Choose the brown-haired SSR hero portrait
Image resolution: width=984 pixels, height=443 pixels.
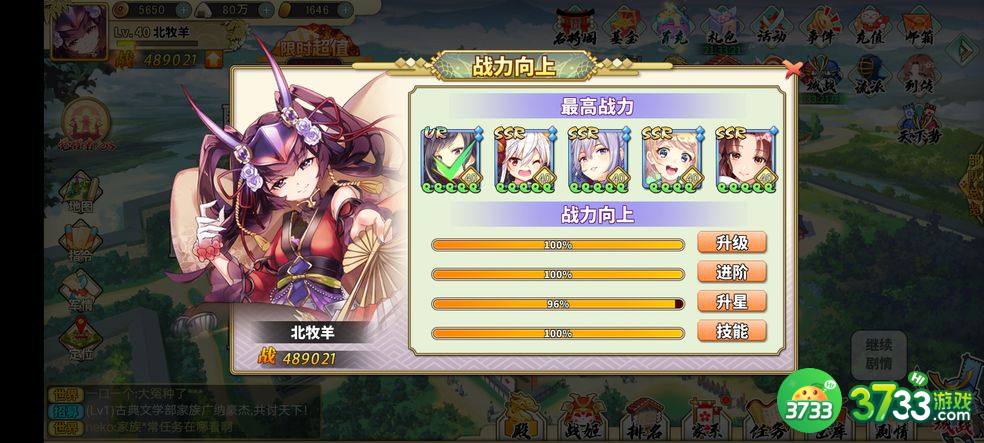(746, 159)
